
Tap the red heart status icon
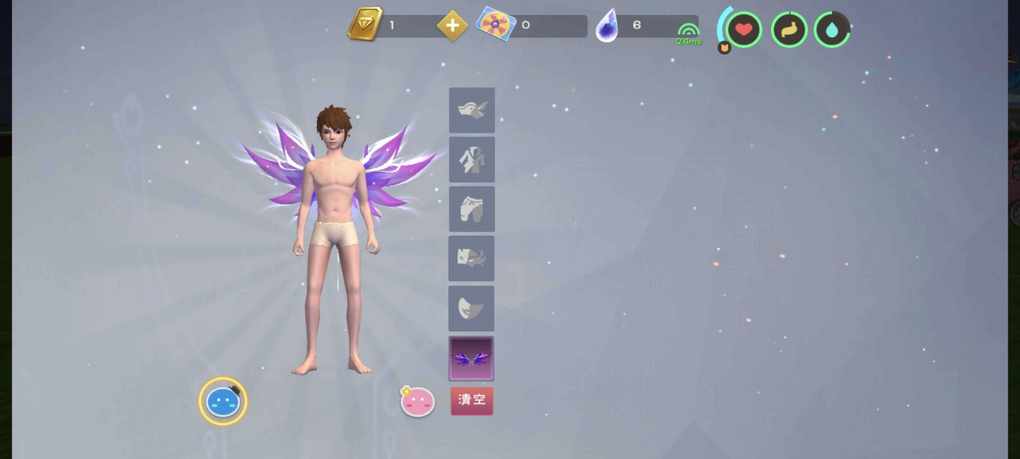click(743, 29)
